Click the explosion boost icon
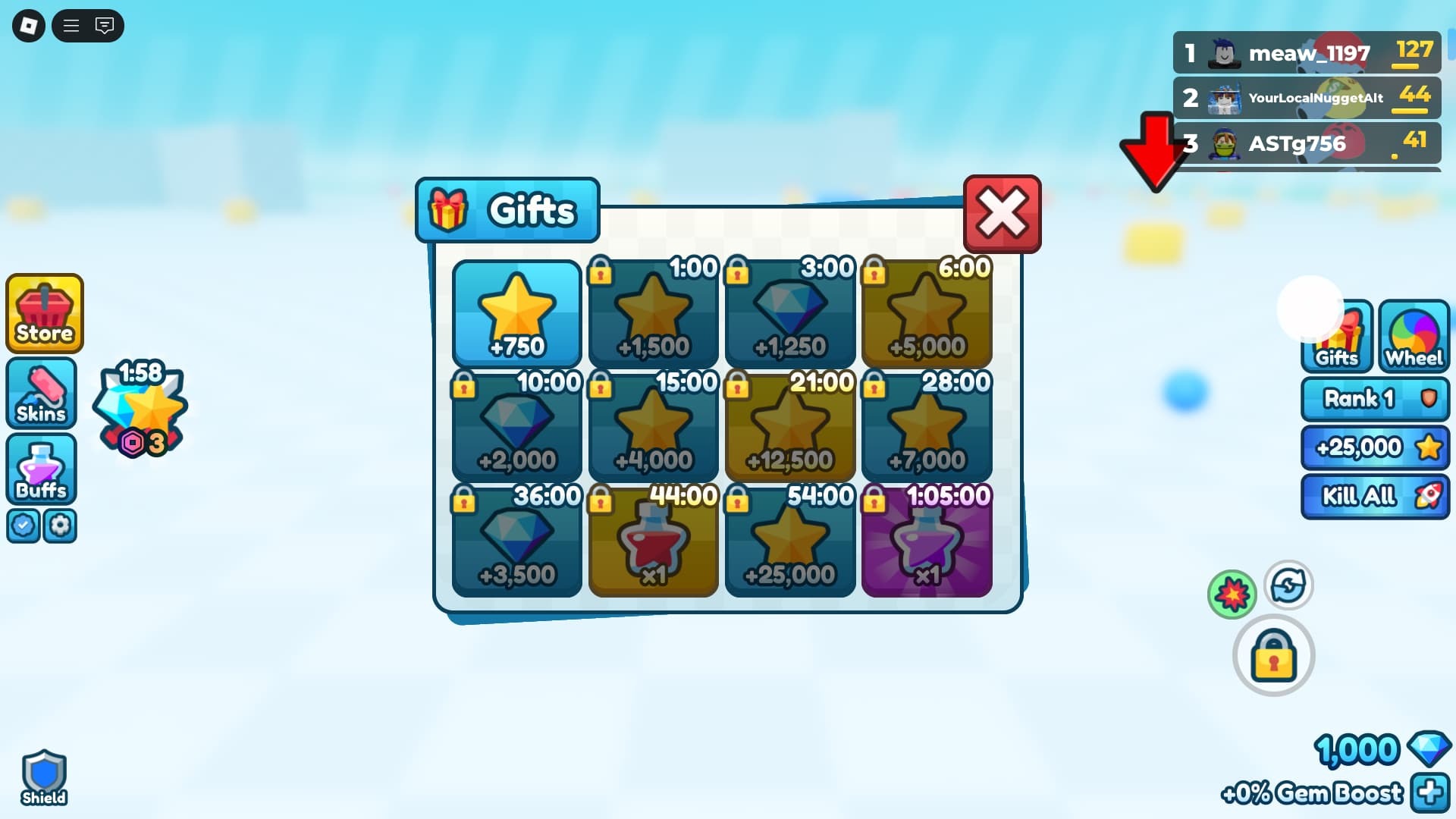This screenshot has width=1456, height=819. [x=1232, y=592]
